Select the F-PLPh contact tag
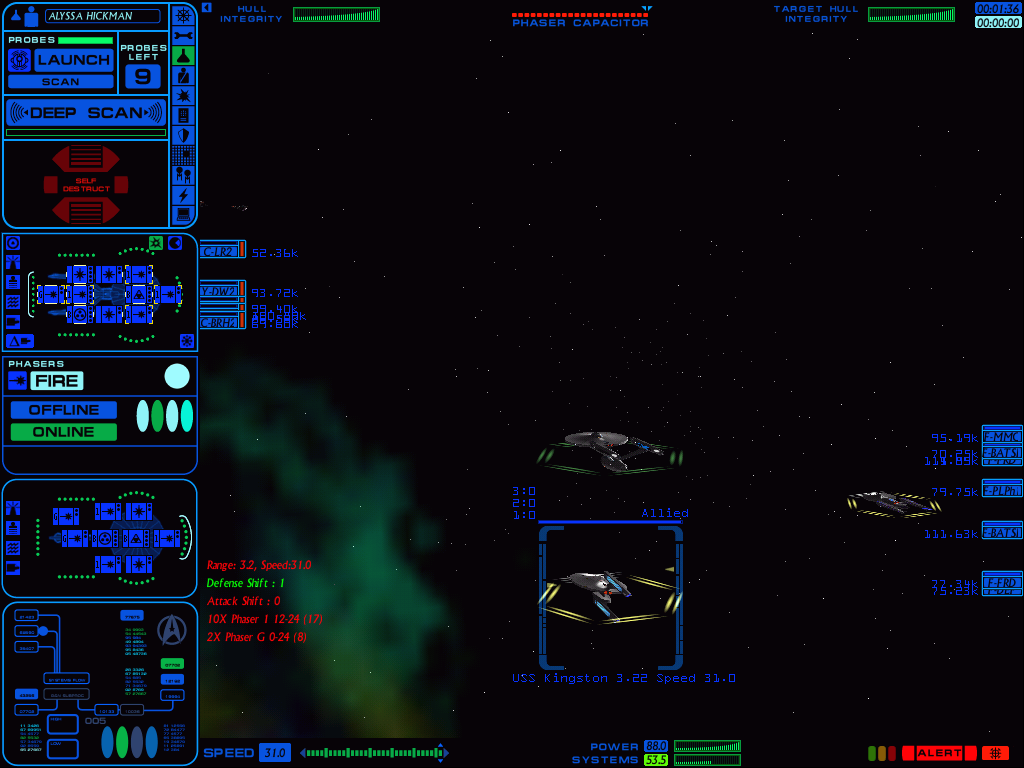The height and width of the screenshot is (768, 1024). 1001,491
